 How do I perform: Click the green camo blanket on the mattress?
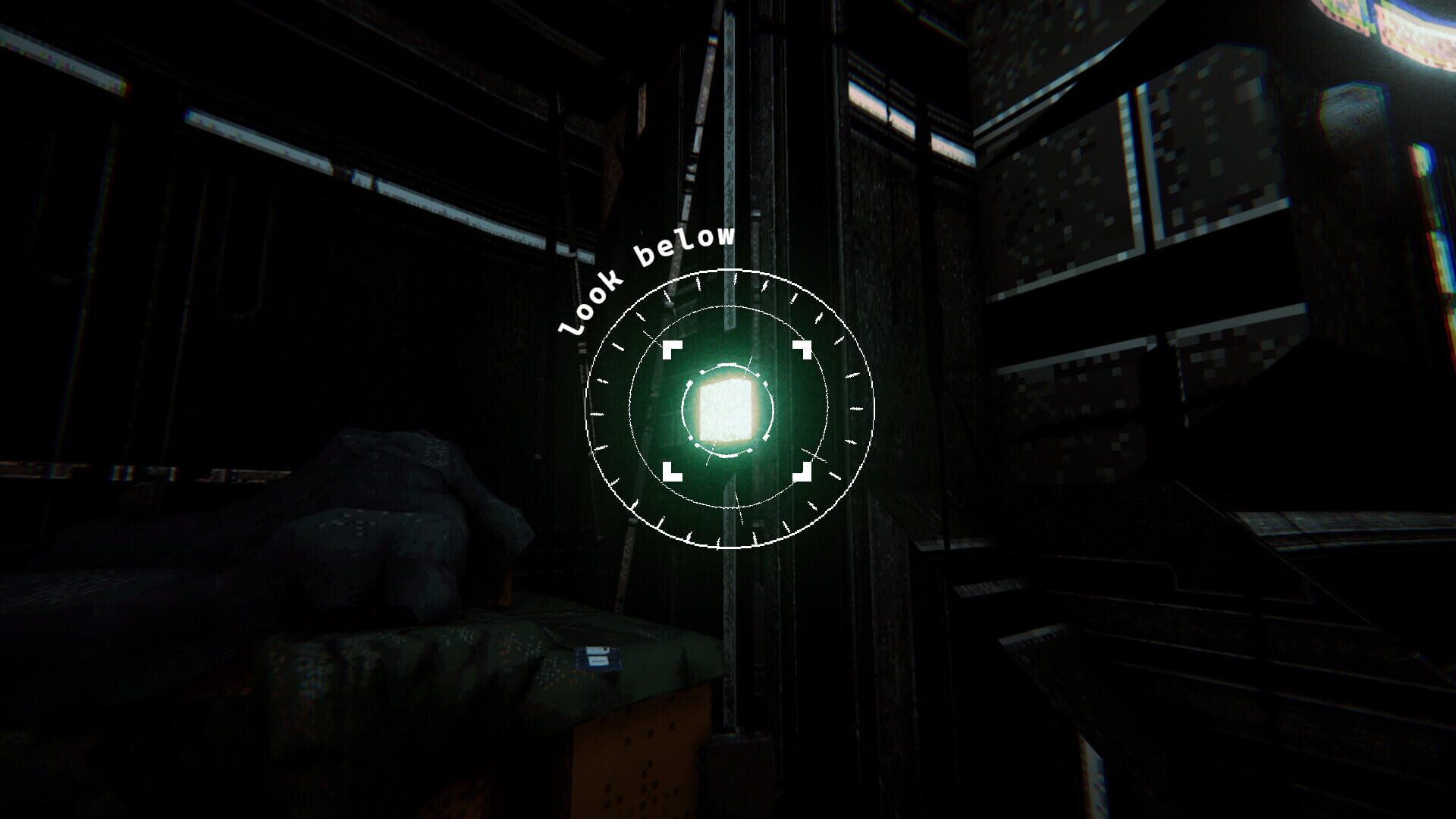click(455, 660)
